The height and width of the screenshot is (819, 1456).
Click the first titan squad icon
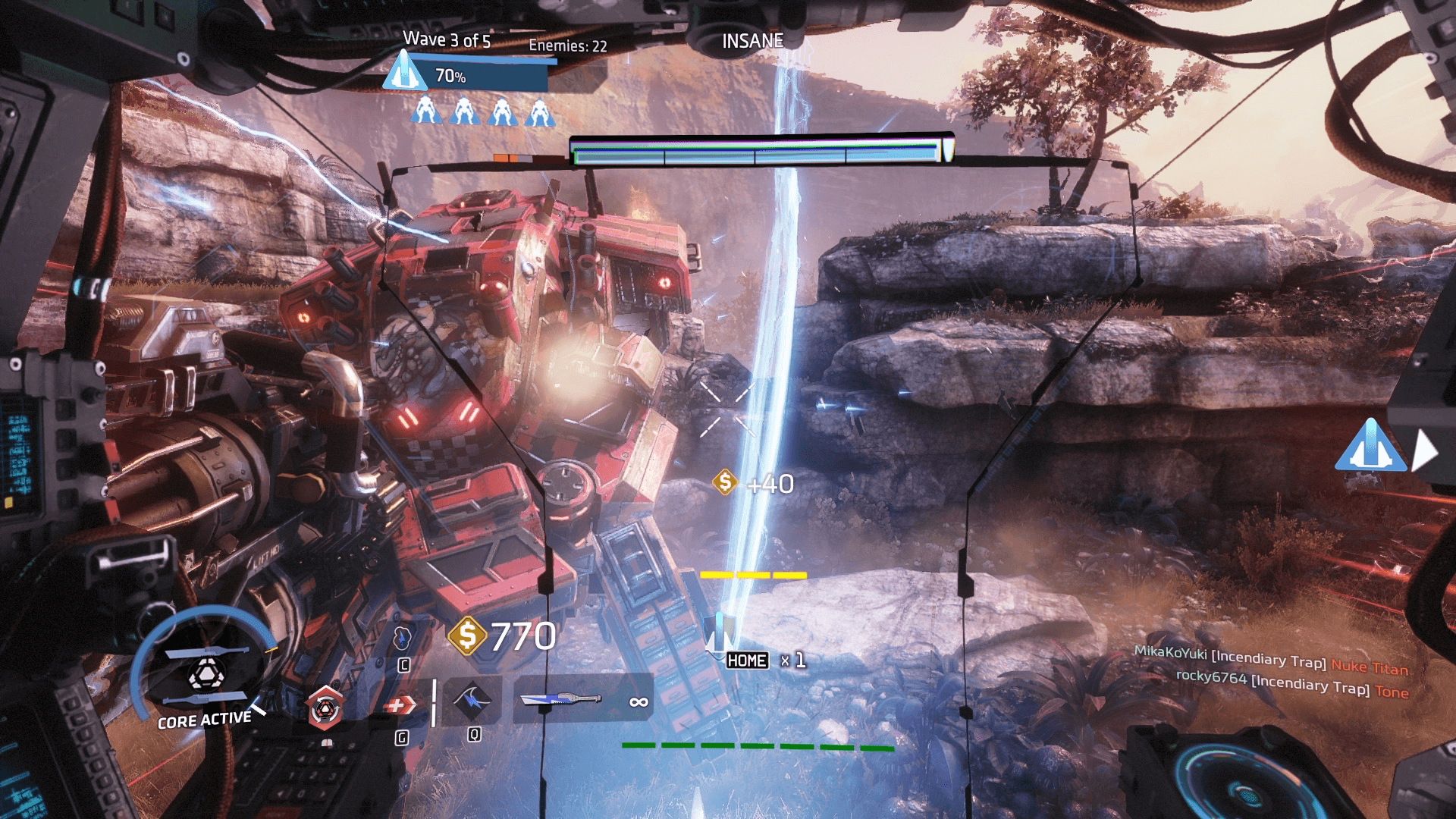pyautogui.click(x=426, y=111)
